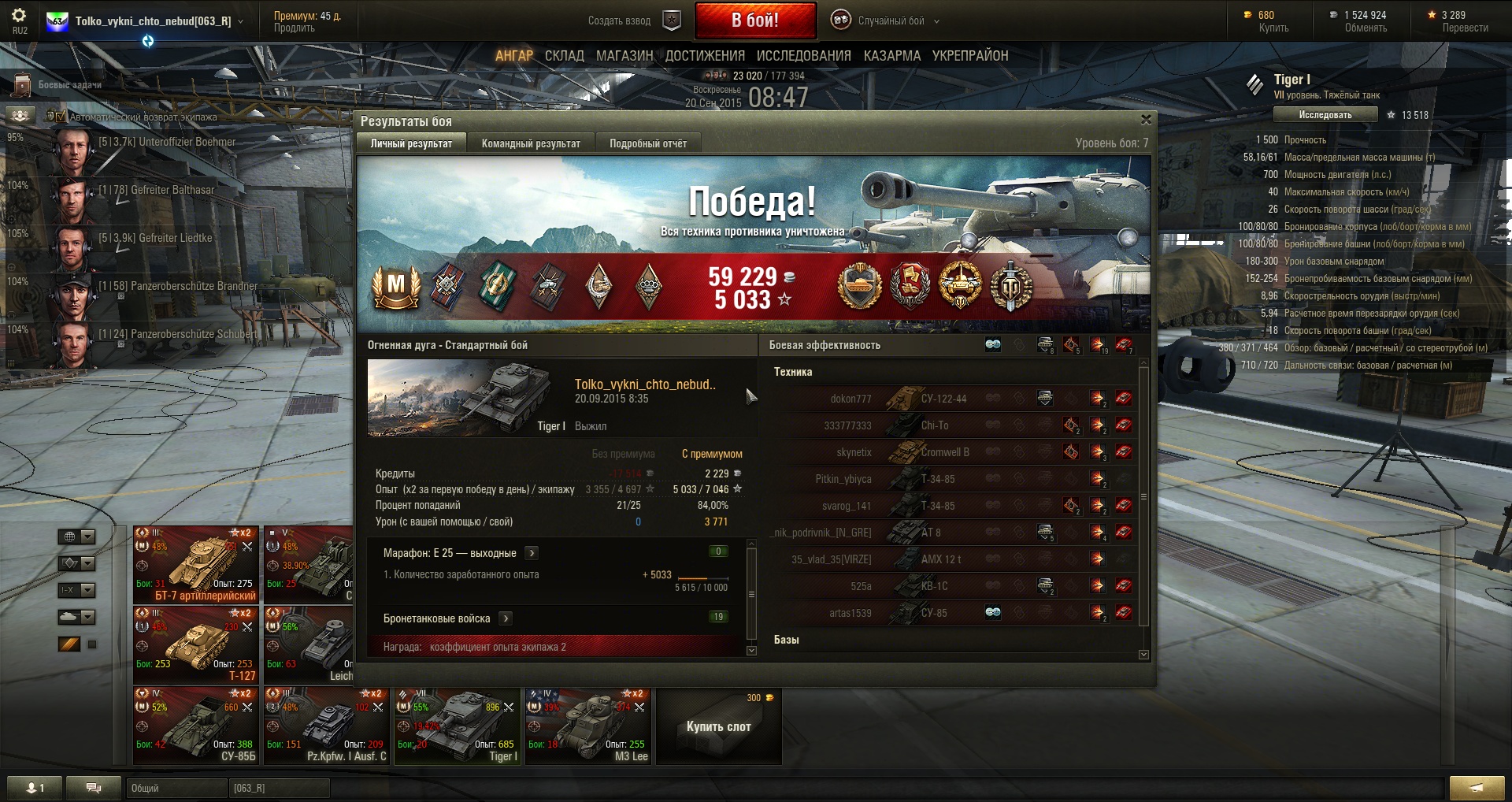Screen dimensions: 1512x802
Task: Start battle with the В бой! button
Action: pyautogui.click(x=754, y=20)
